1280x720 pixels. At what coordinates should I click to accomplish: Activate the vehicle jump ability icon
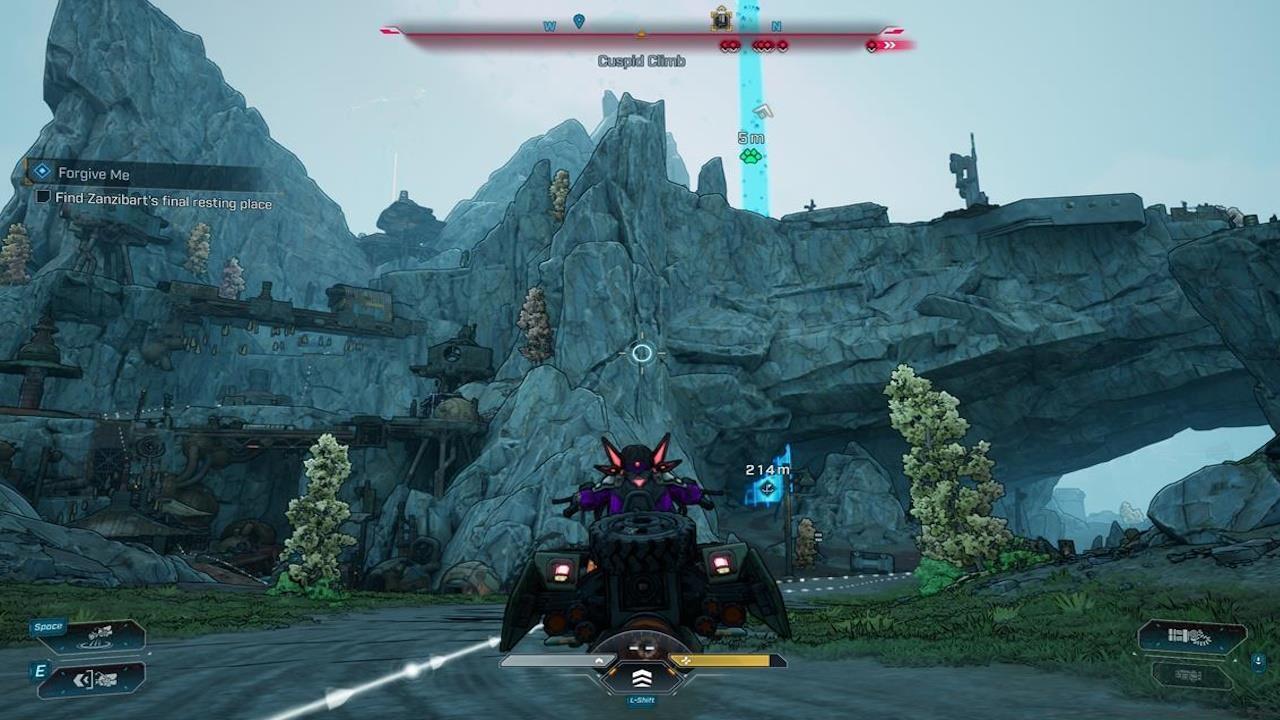100,634
